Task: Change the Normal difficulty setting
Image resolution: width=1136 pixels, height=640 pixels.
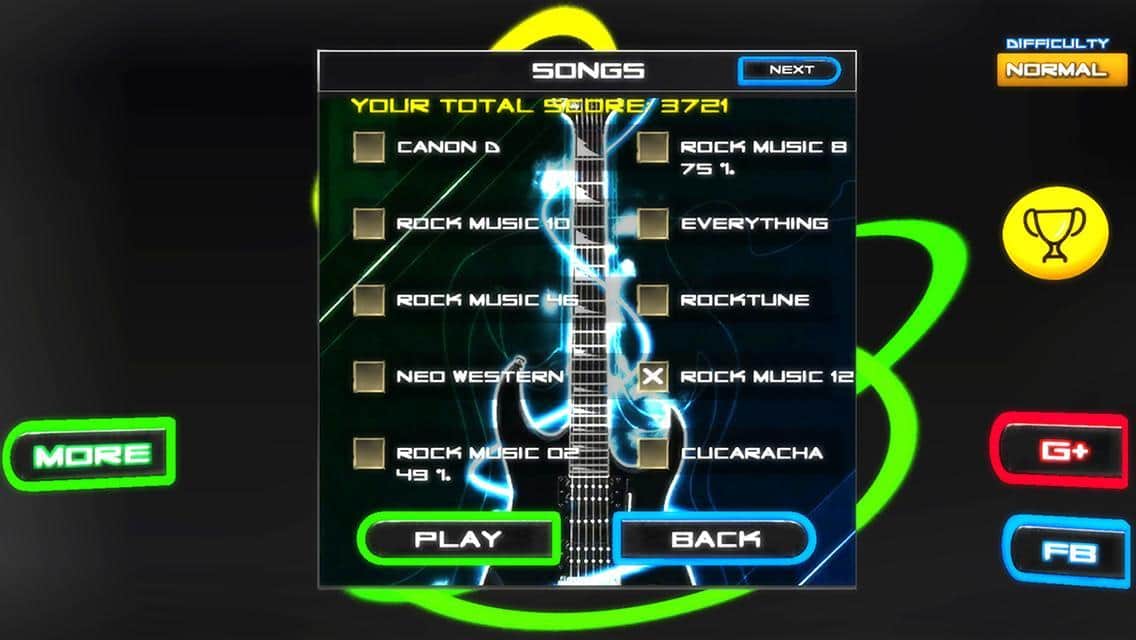Action: [x=1056, y=70]
